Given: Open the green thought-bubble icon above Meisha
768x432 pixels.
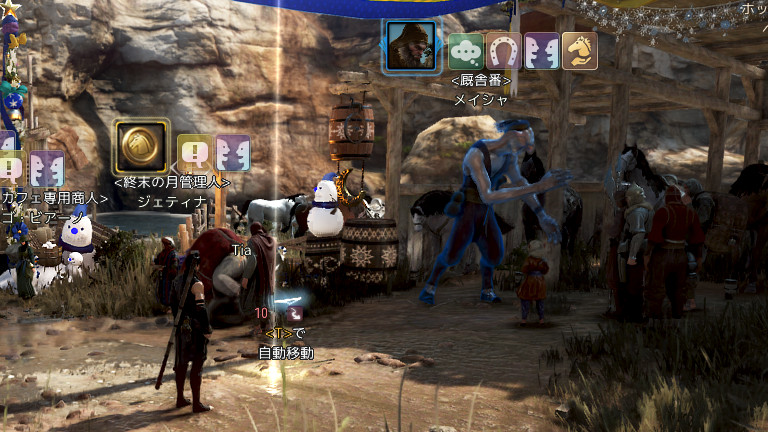Looking at the screenshot, I should 466,51.
